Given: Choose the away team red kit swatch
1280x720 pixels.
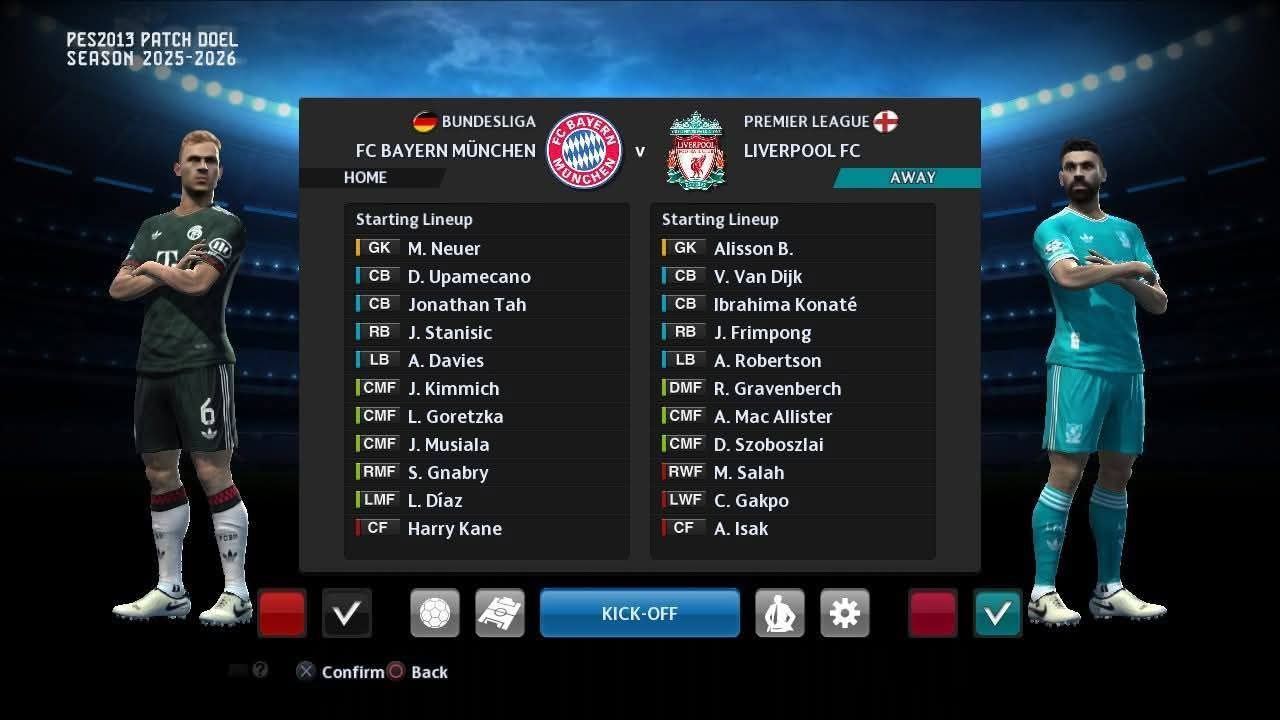Looking at the screenshot, I should (x=933, y=613).
